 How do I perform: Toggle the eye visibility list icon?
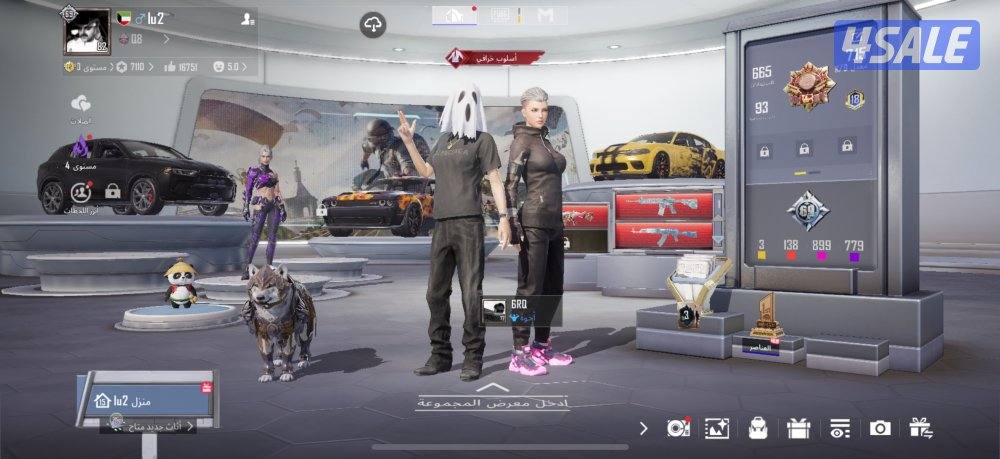point(838,428)
